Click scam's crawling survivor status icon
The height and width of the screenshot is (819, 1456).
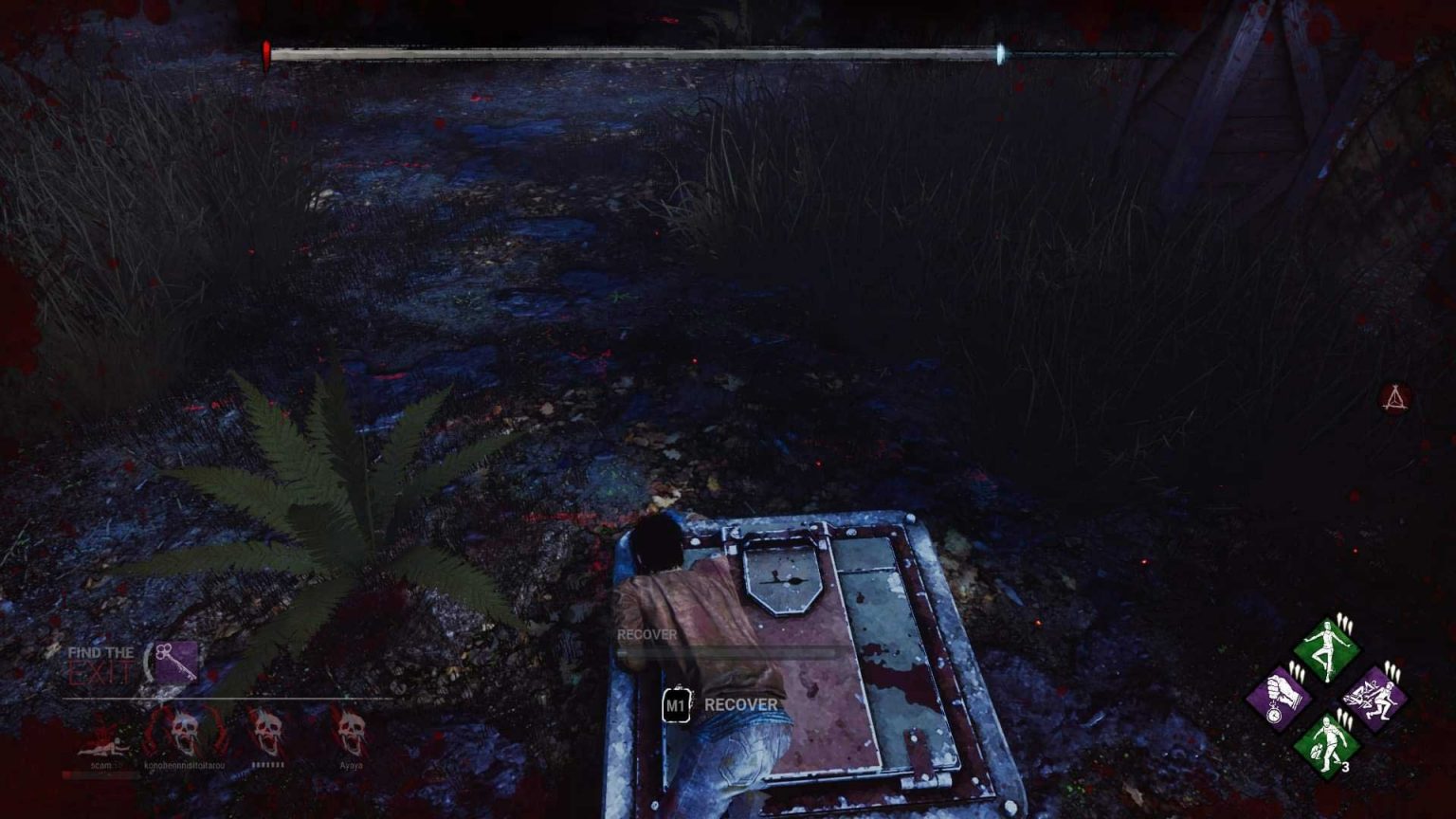[x=103, y=747]
